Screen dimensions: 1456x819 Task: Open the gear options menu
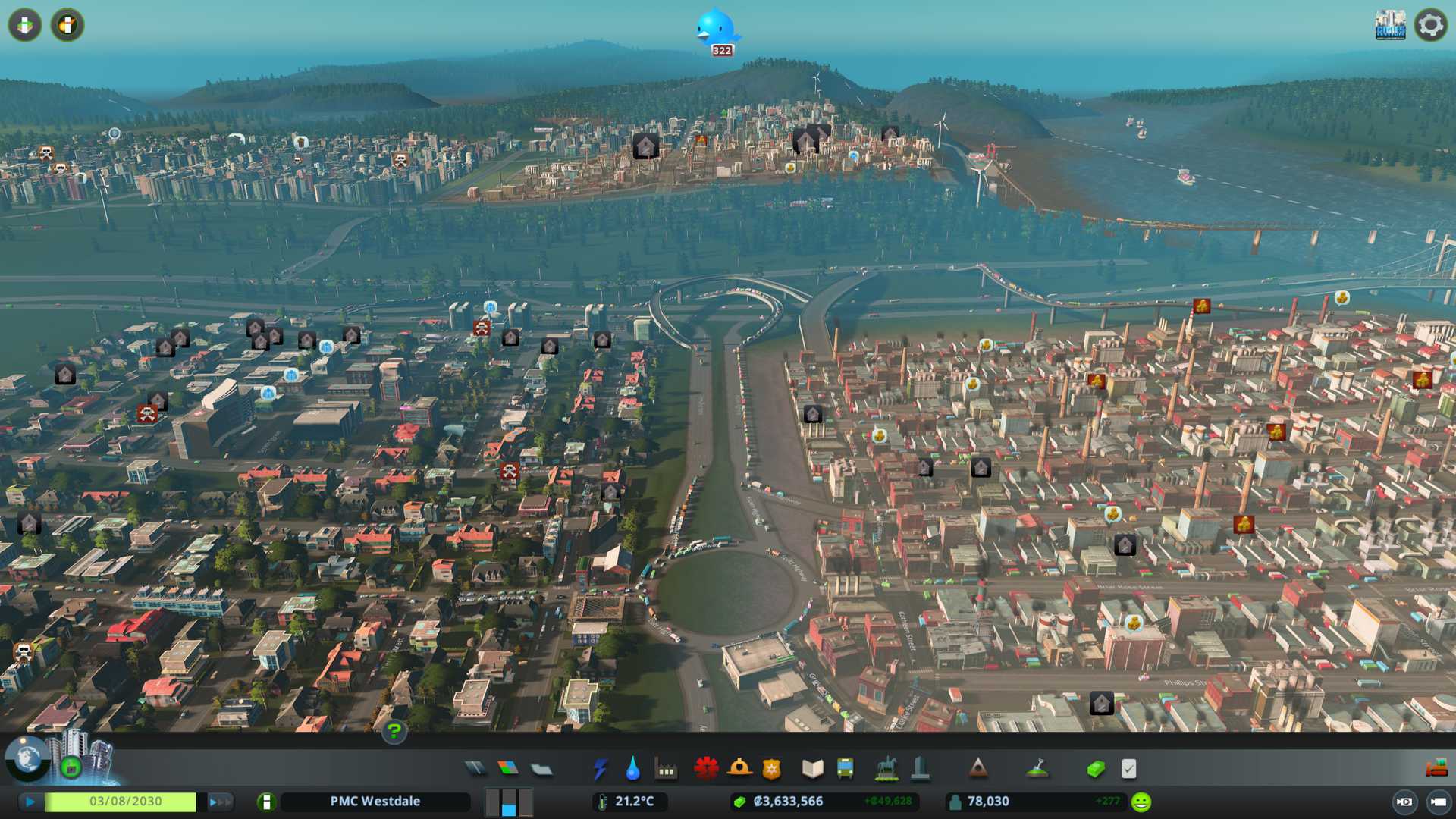[x=1430, y=25]
